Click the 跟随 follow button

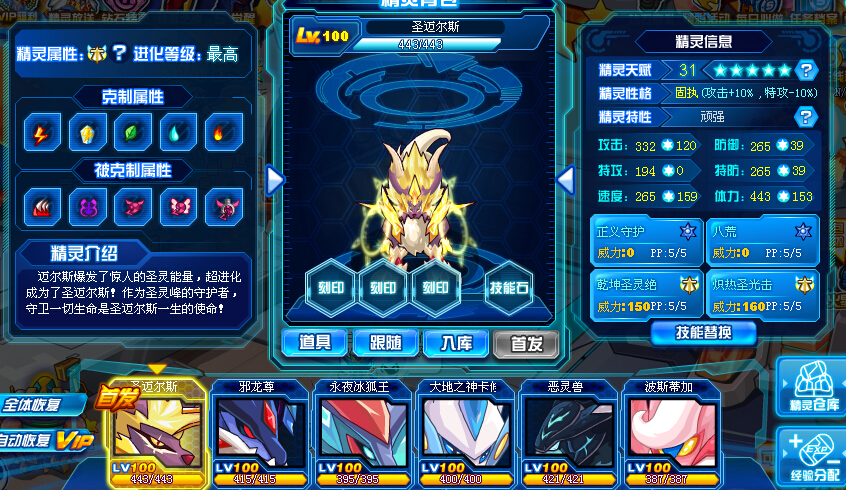(x=386, y=343)
